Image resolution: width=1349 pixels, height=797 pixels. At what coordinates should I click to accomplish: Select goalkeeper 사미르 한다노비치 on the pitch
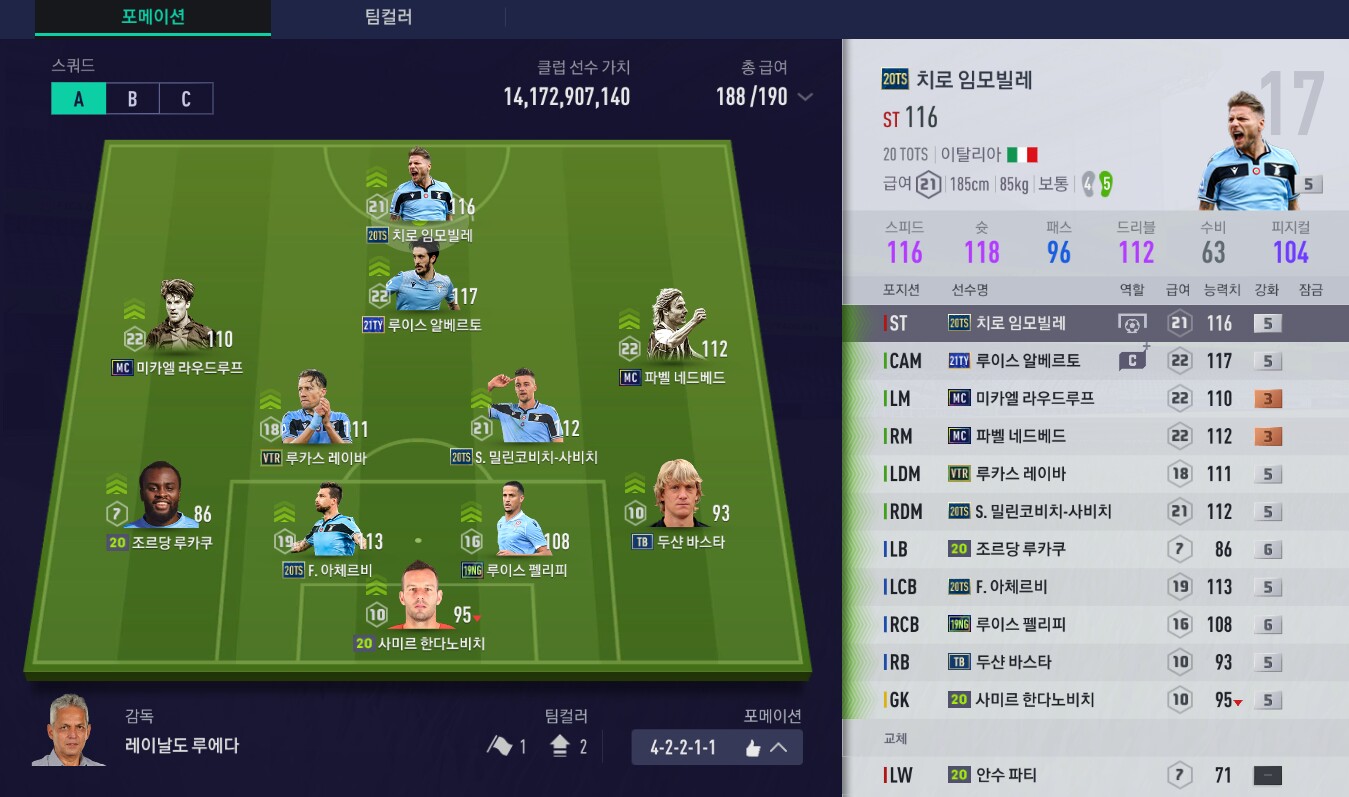(x=419, y=602)
